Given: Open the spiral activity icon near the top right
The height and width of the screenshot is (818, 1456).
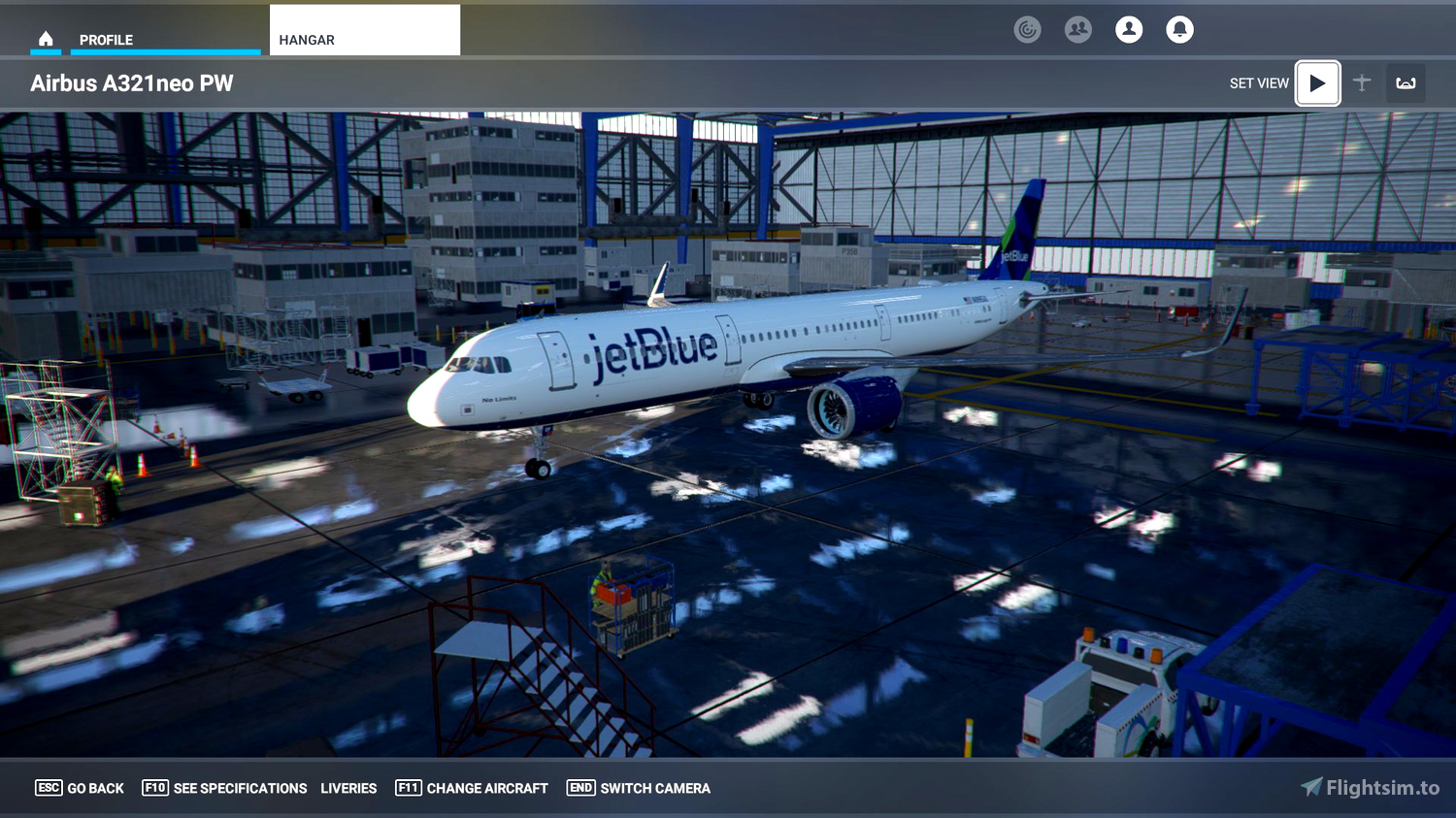Looking at the screenshot, I should [x=1027, y=29].
